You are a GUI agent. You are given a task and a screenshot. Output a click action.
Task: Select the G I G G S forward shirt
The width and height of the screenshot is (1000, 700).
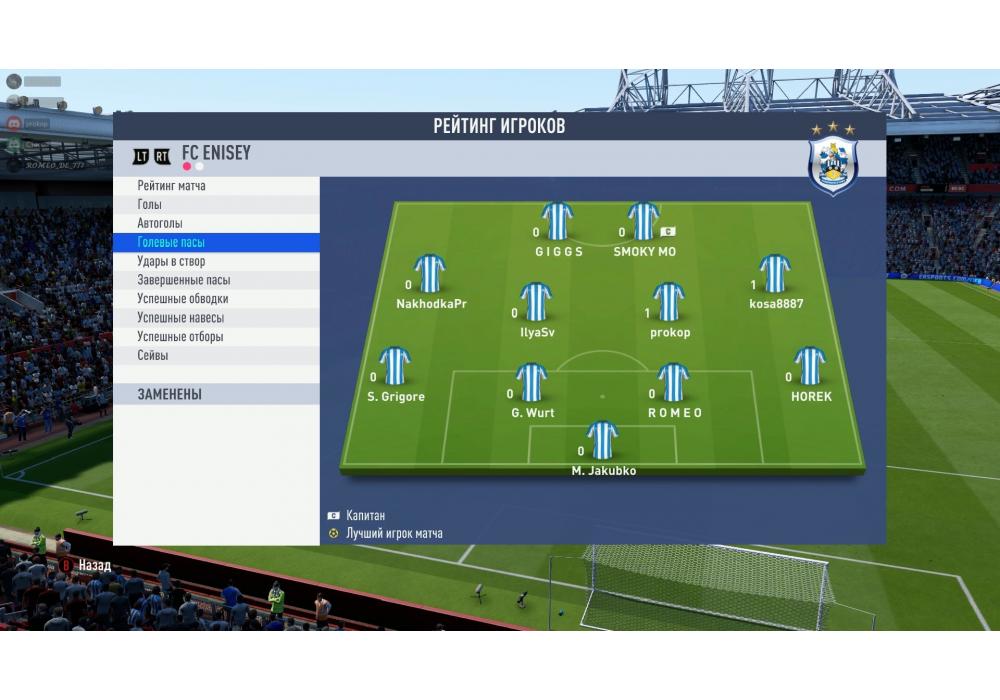click(x=557, y=222)
